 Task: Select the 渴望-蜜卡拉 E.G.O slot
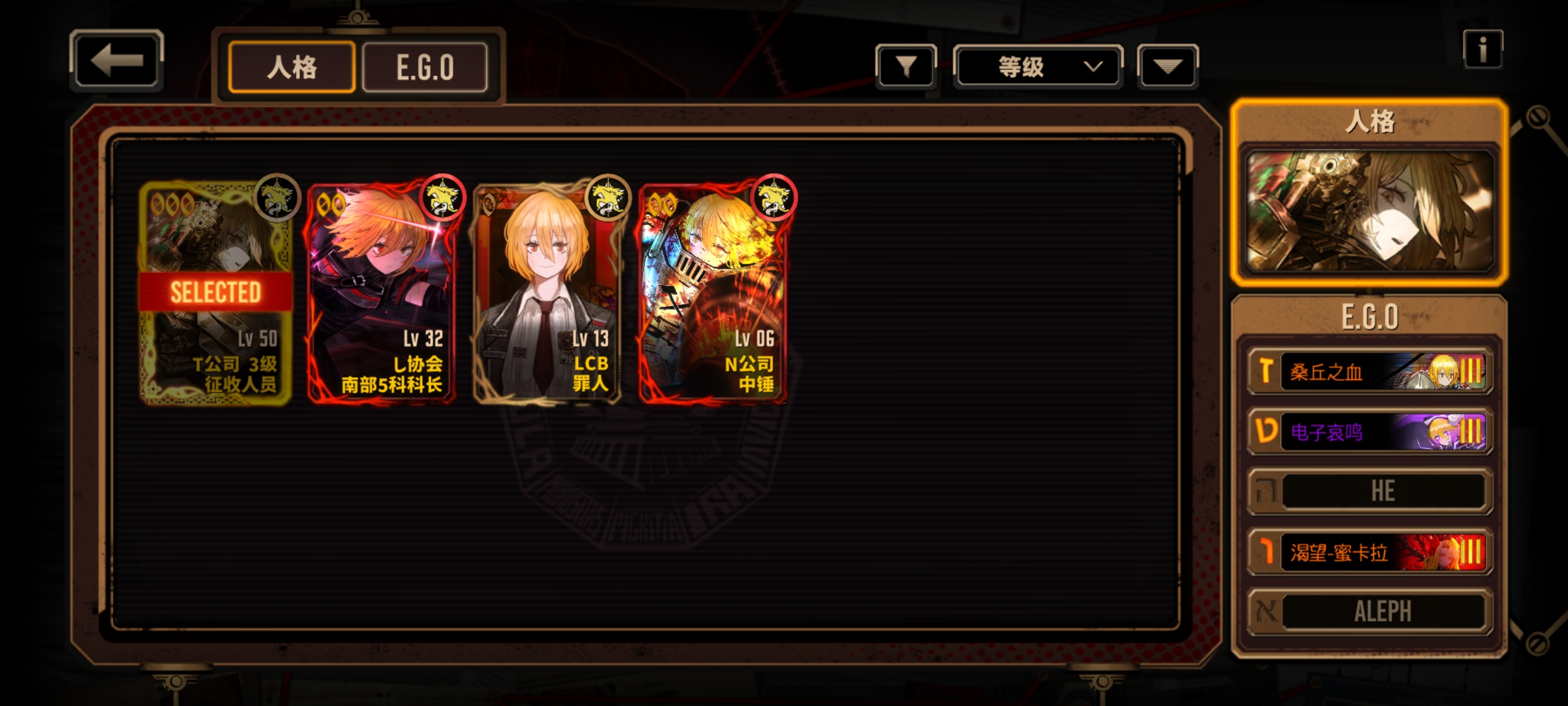coord(1369,552)
